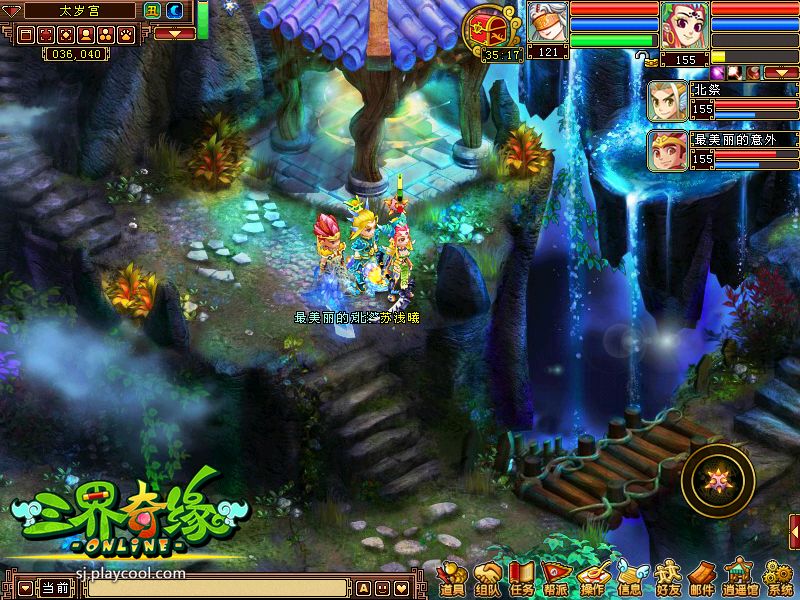Open the 系统 system settings

778,579
